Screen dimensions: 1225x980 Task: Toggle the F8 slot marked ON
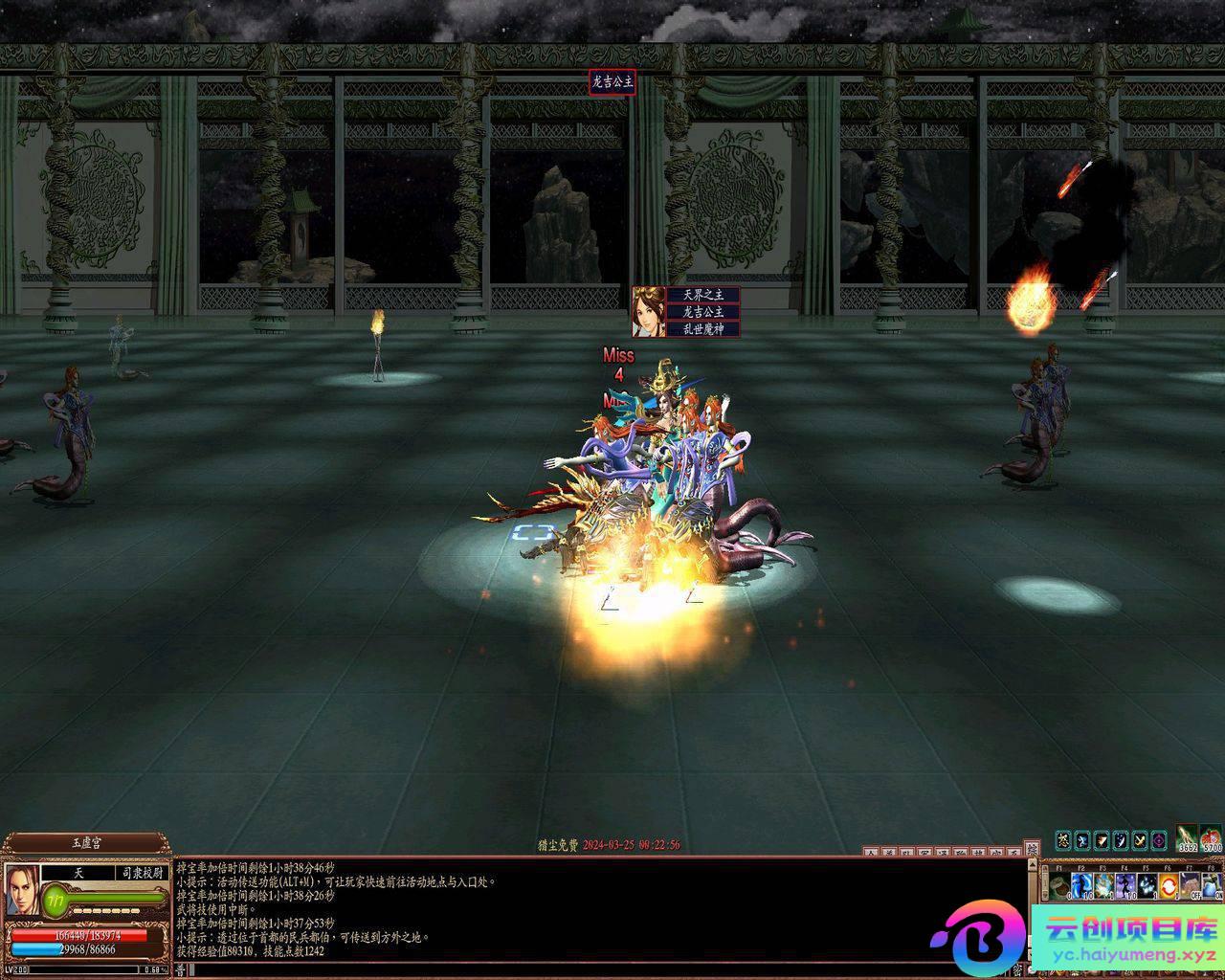pyautogui.click(x=1212, y=885)
